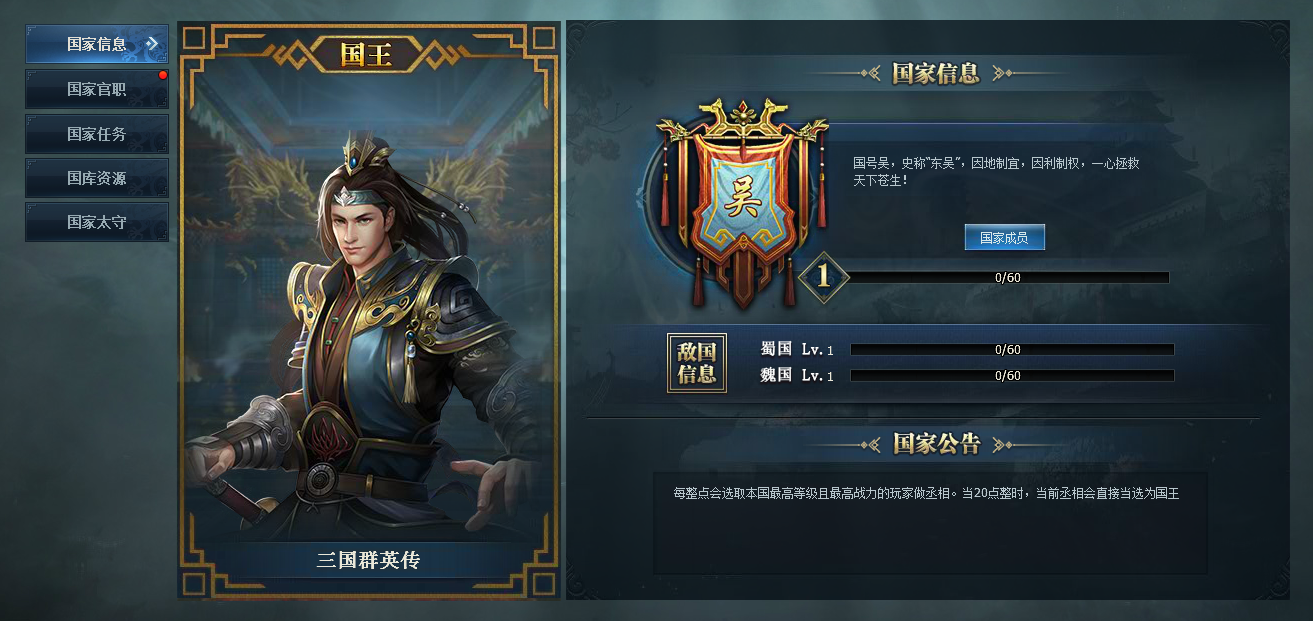Select the 国家信息 tab
This screenshot has height=621, width=1313.
point(97,44)
